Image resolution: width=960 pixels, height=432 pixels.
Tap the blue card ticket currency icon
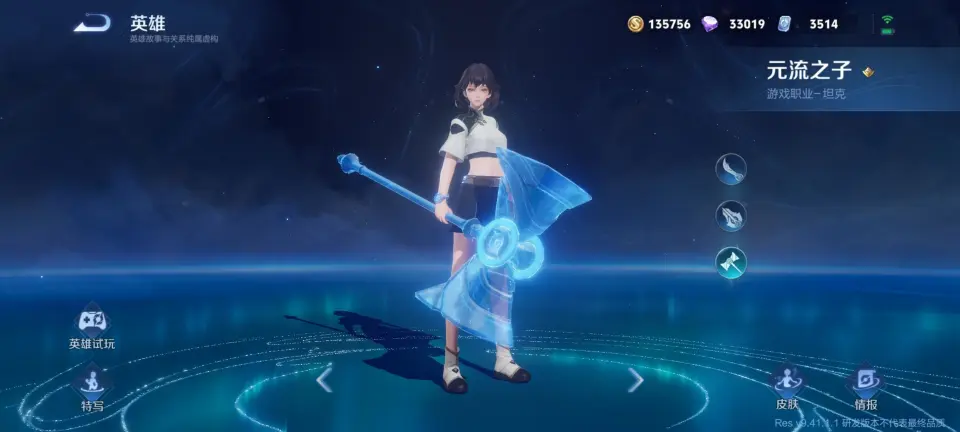tap(785, 24)
